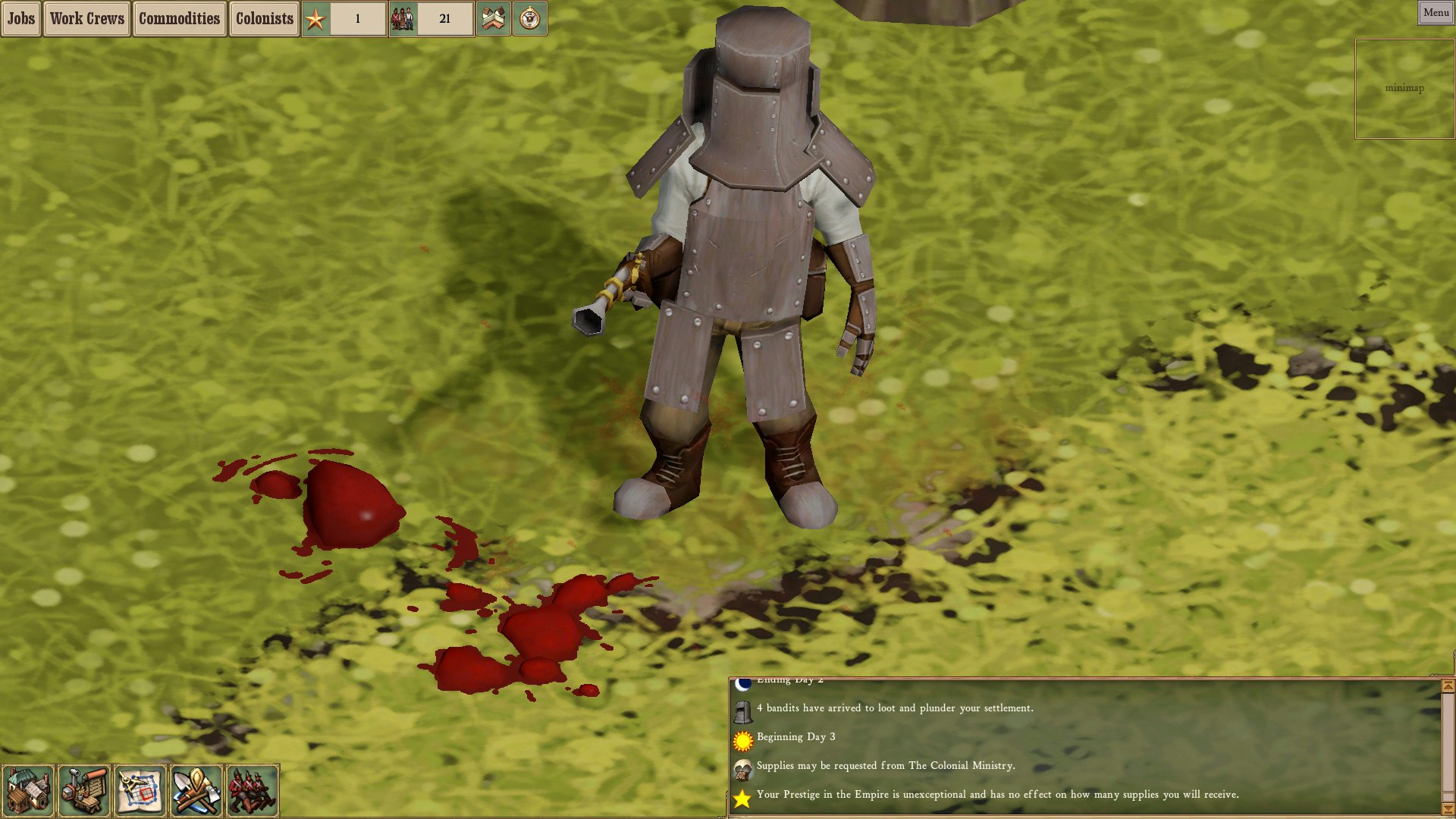The width and height of the screenshot is (1456, 819).
Task: Open the work orders tool
Action: [195, 790]
